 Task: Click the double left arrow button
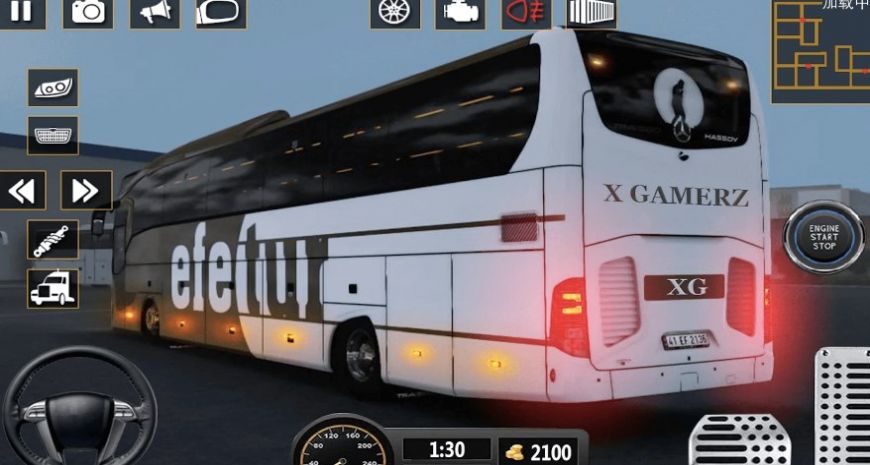(x=22, y=190)
